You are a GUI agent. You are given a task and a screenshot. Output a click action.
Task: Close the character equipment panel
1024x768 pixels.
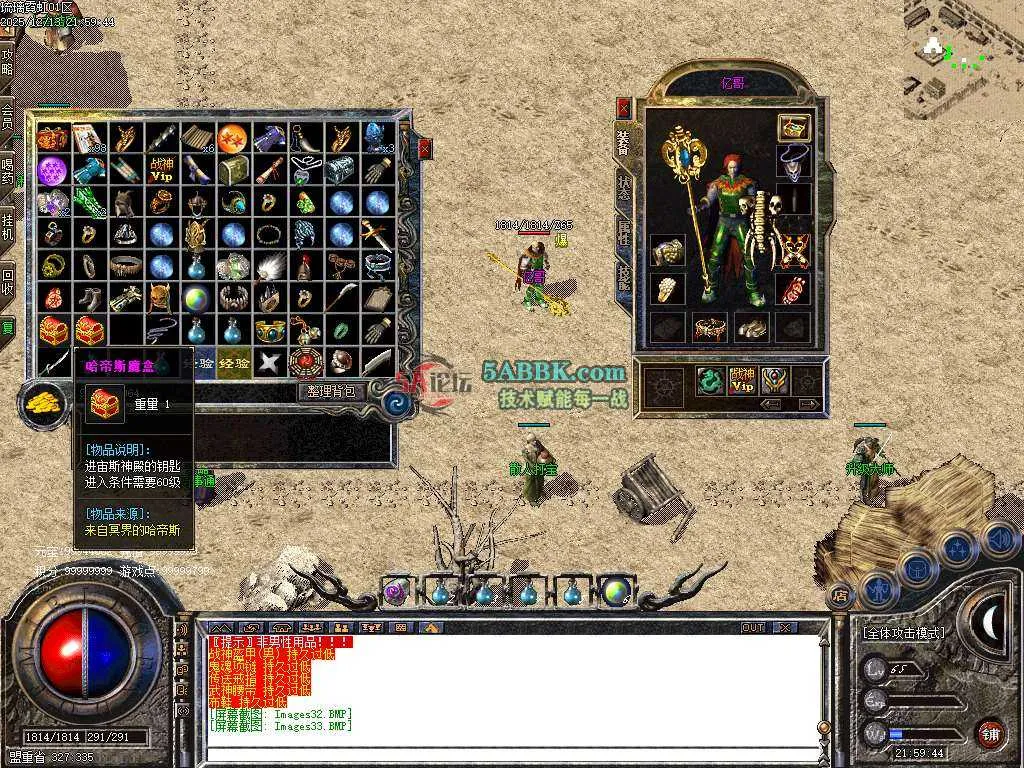(624, 107)
